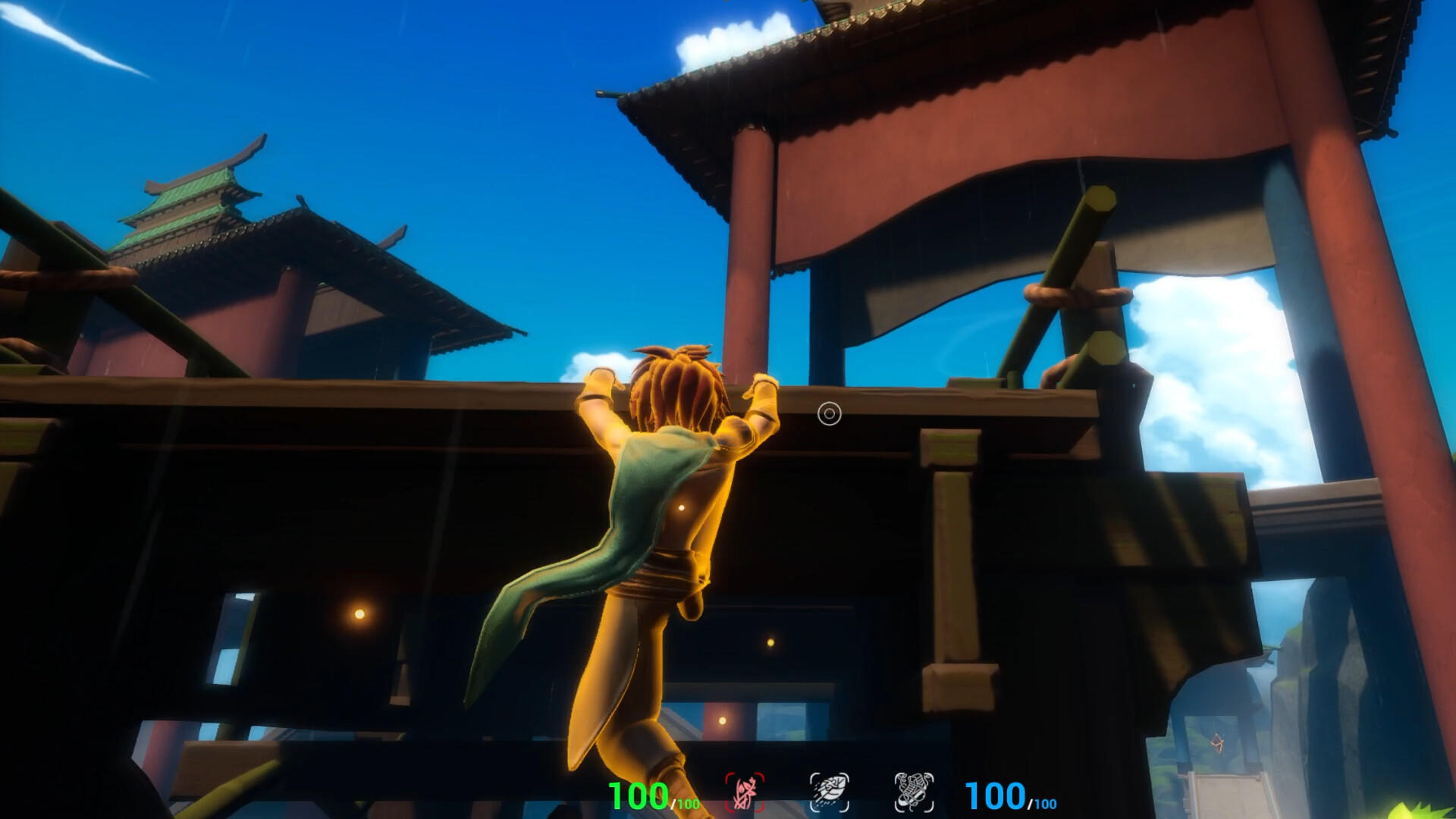Click the running-shoes speed ability icon
1456x819 pixels.
coord(914,792)
